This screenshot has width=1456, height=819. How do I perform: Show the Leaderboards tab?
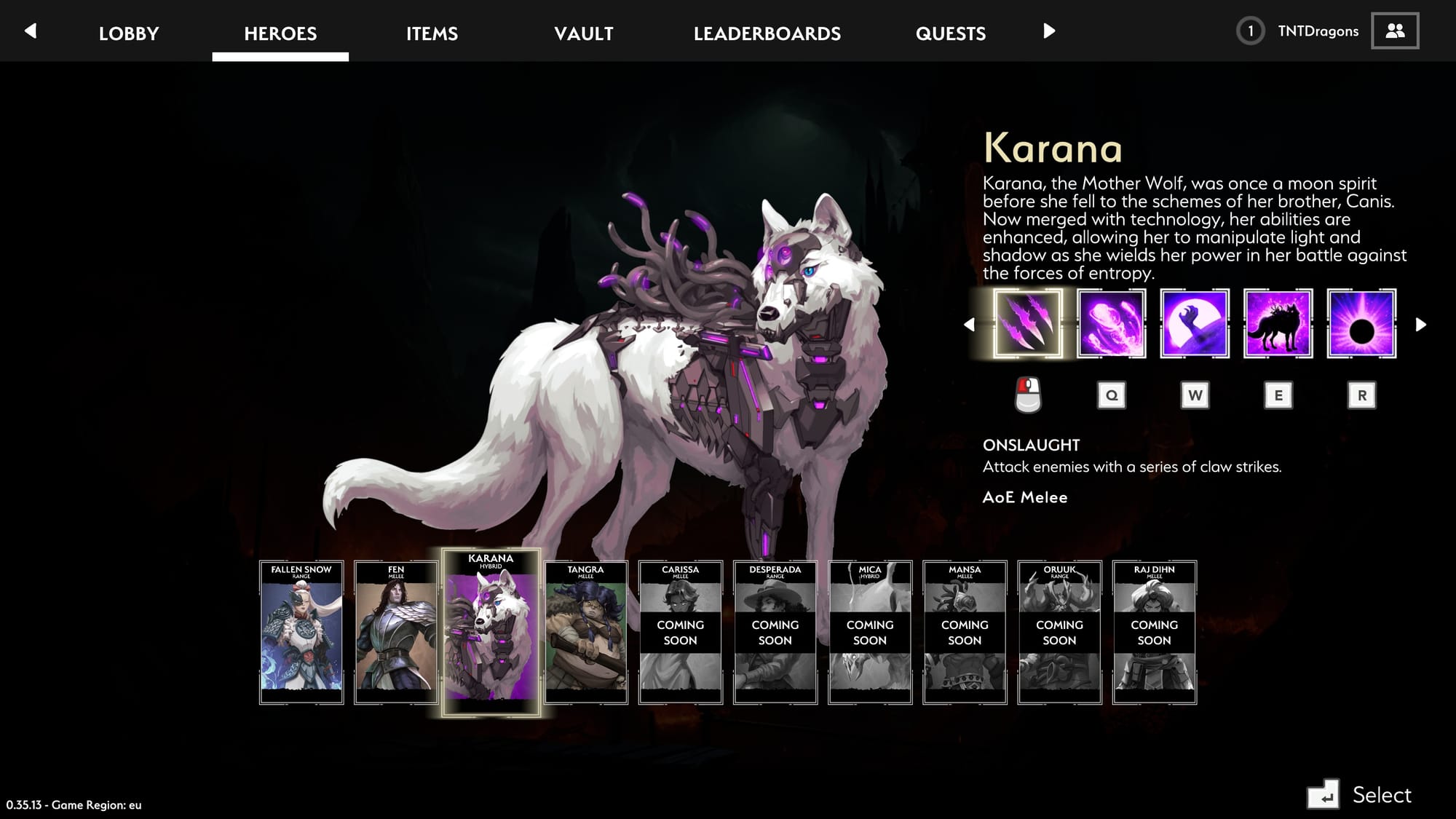click(767, 33)
